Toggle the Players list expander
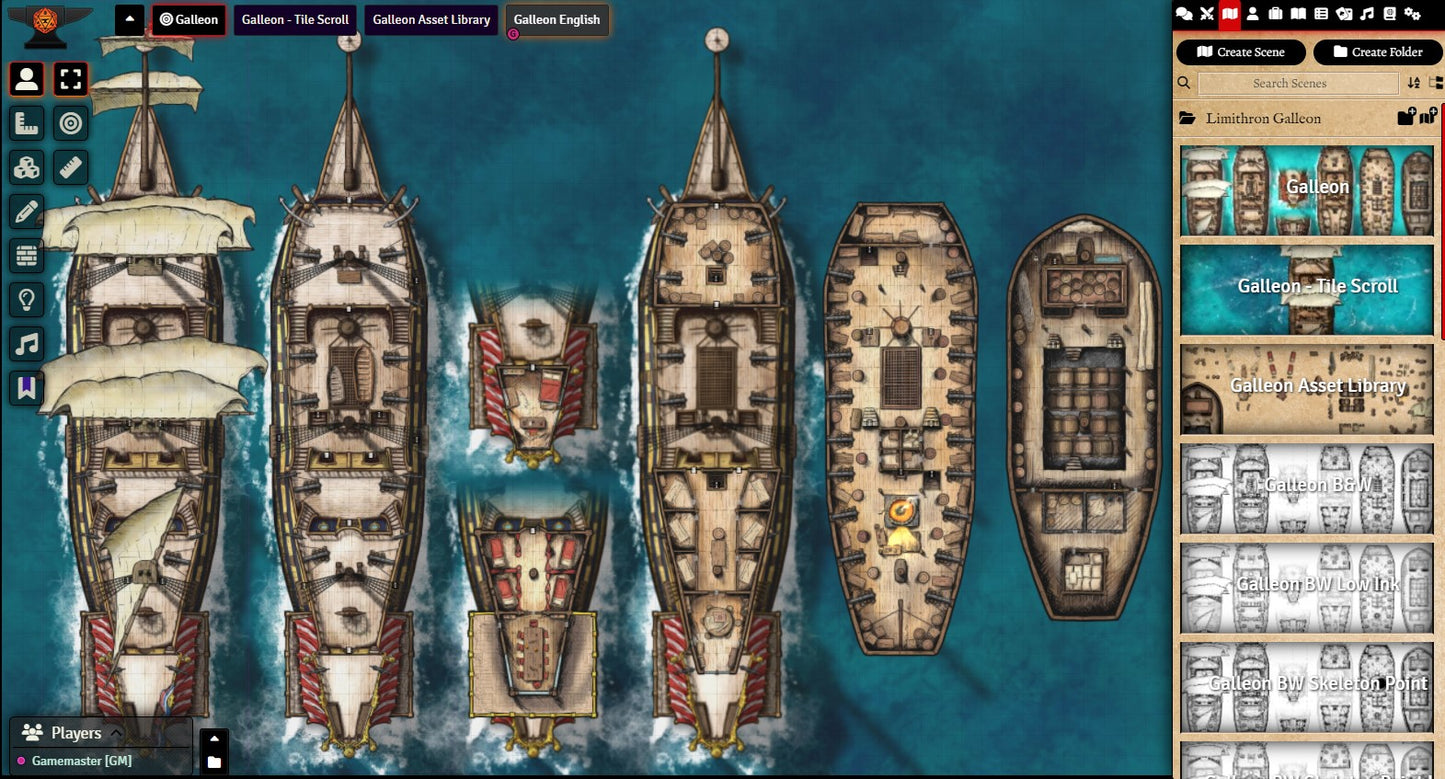Image resolution: width=1445 pixels, height=779 pixels. (115, 733)
